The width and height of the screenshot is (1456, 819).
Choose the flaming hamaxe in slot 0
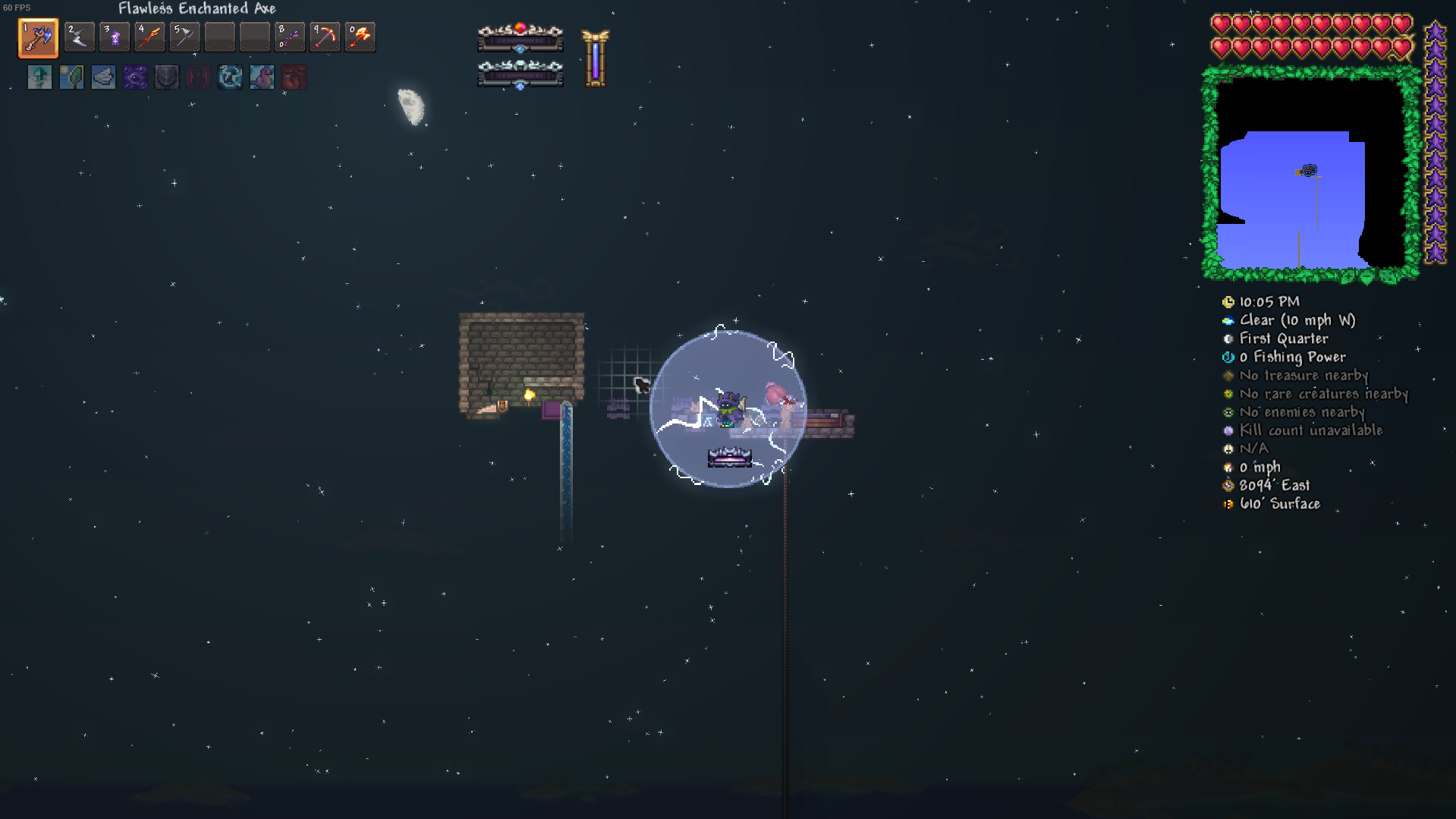pyautogui.click(x=360, y=37)
